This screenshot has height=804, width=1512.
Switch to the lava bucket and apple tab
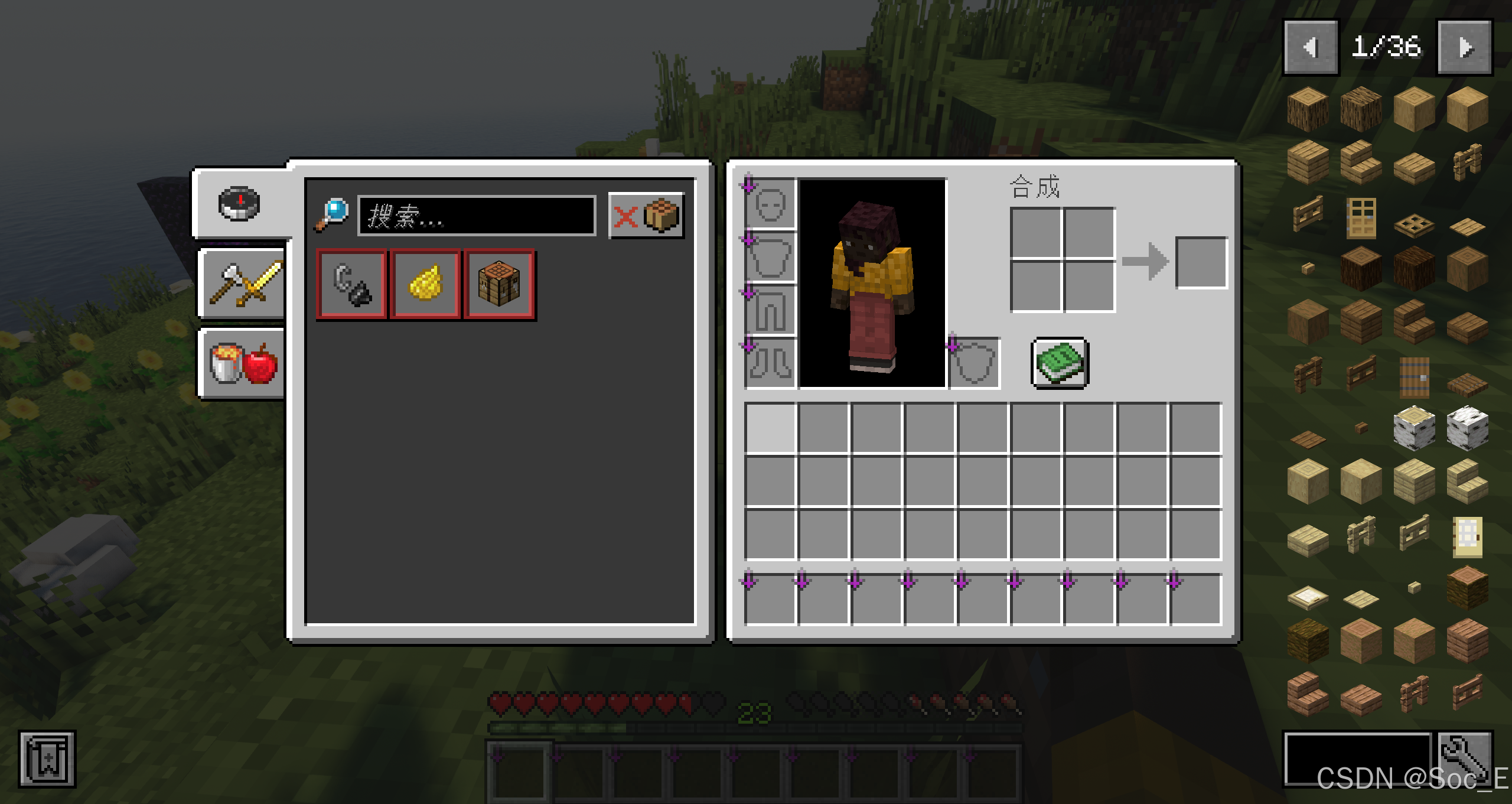tap(242, 363)
